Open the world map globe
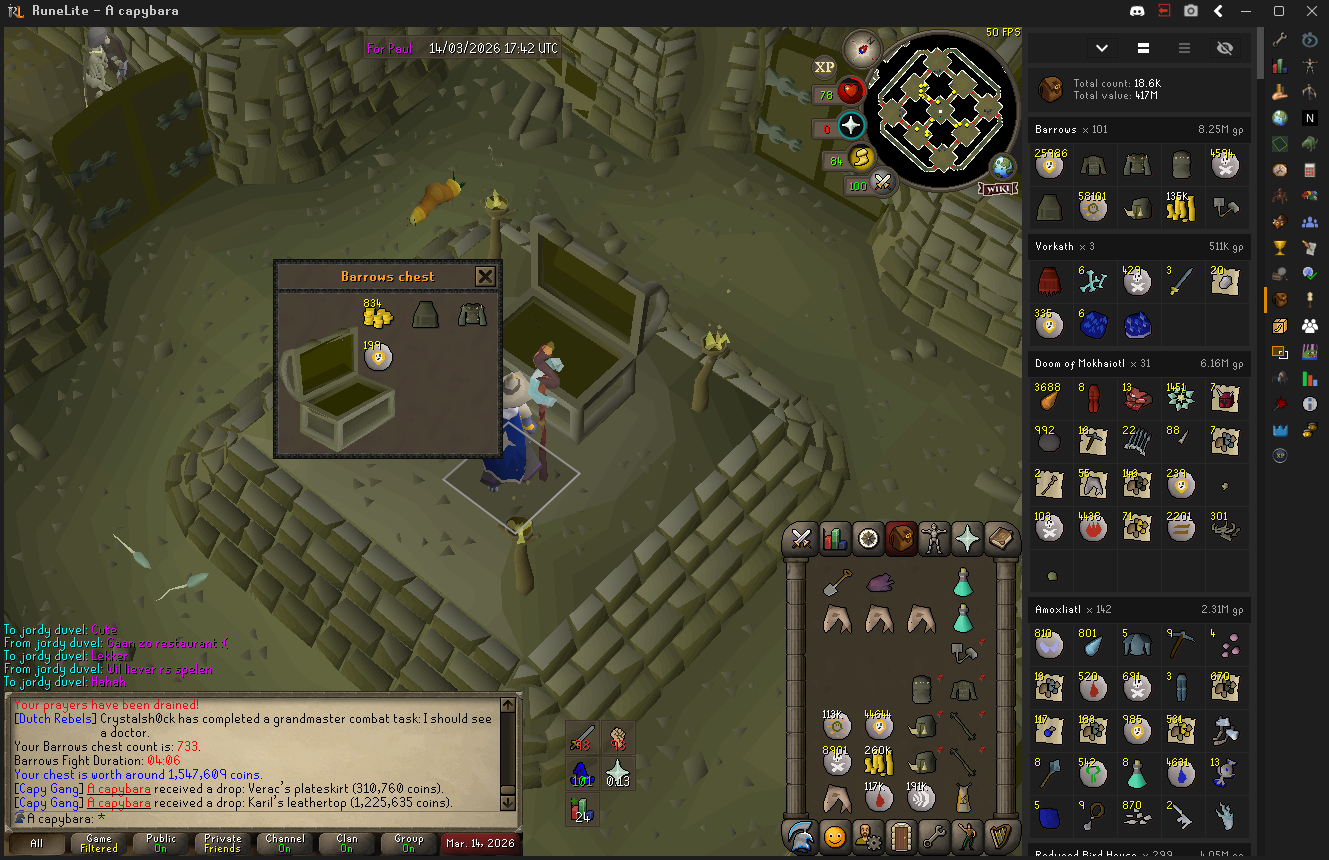The image size is (1329, 860). click(1002, 166)
